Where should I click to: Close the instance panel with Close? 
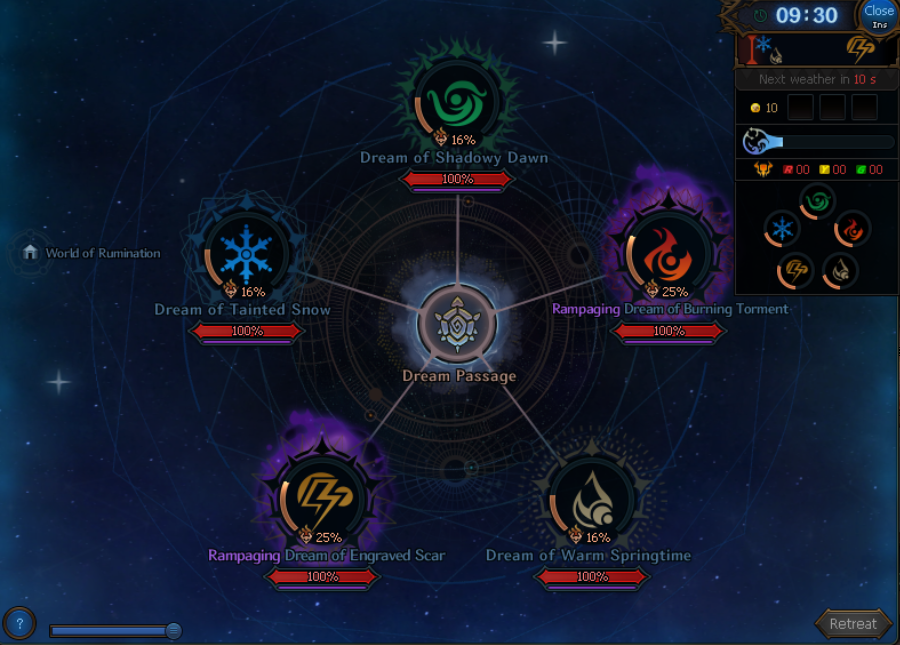tap(878, 15)
